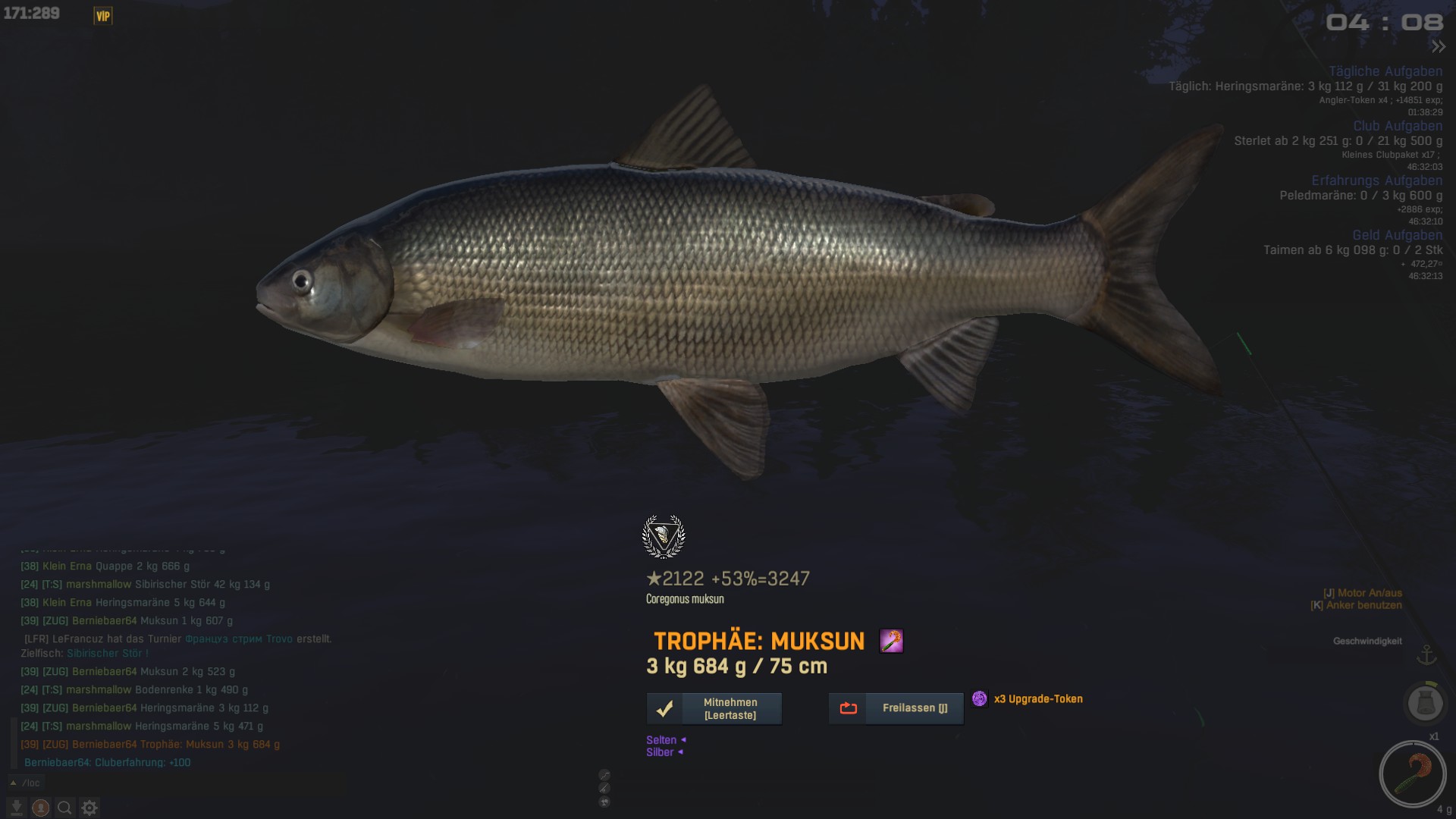Click the groundbait feeder icon
The width and height of the screenshot is (1456, 819).
click(x=1423, y=702)
